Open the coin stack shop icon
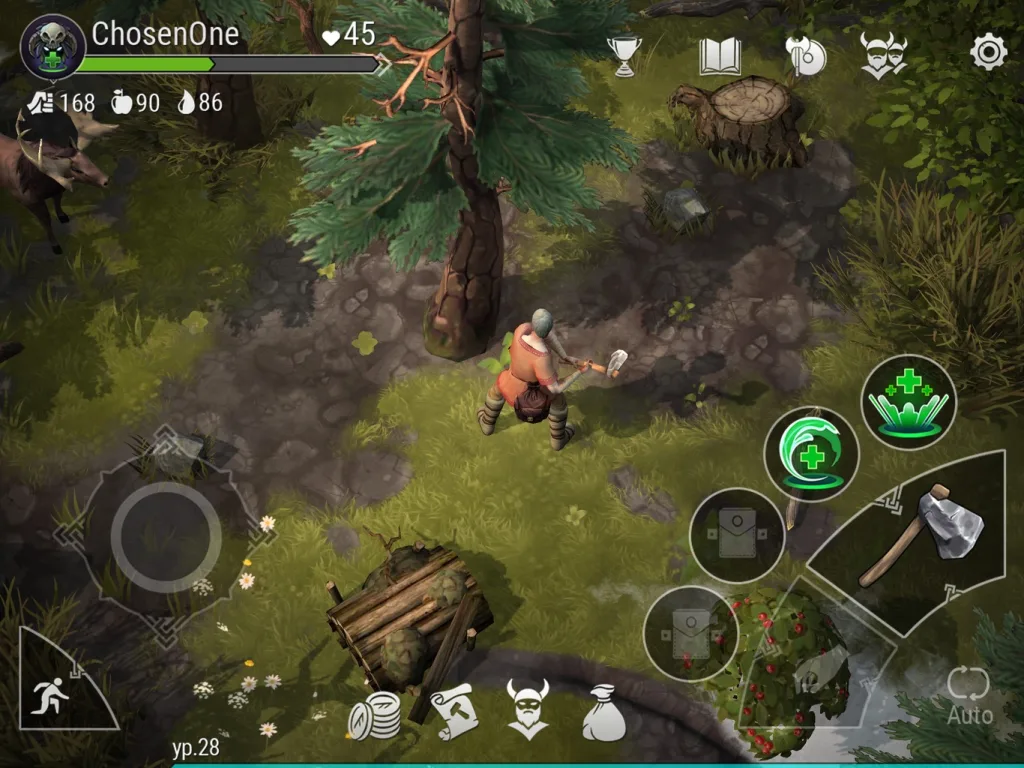Viewport: 1024px width, 768px height. pos(375,712)
